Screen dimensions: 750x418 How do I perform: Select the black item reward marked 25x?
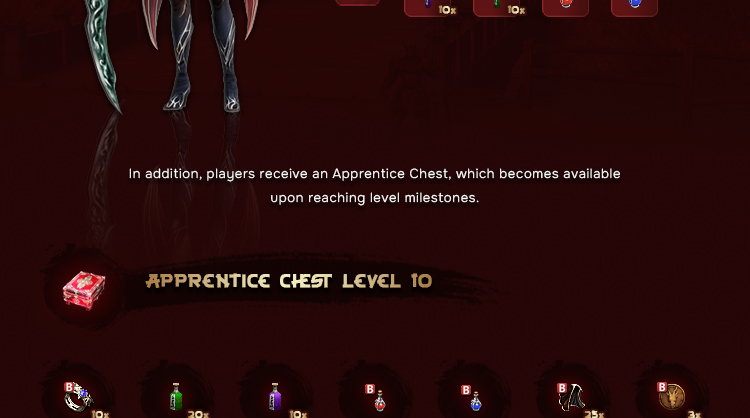(x=574, y=398)
